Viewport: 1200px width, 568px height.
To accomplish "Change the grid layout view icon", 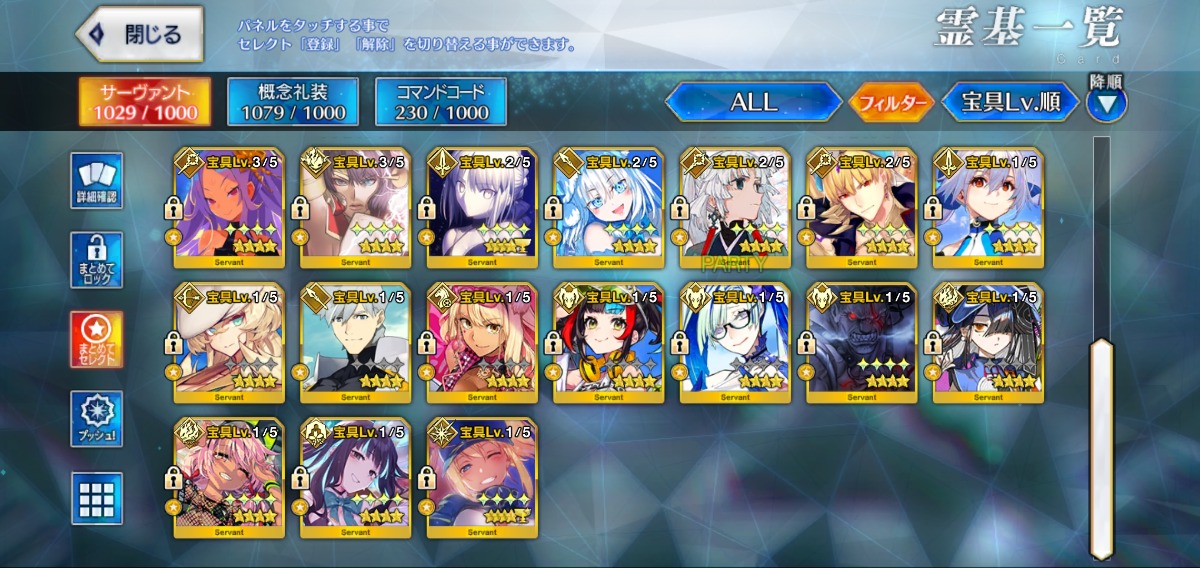I will (x=97, y=498).
